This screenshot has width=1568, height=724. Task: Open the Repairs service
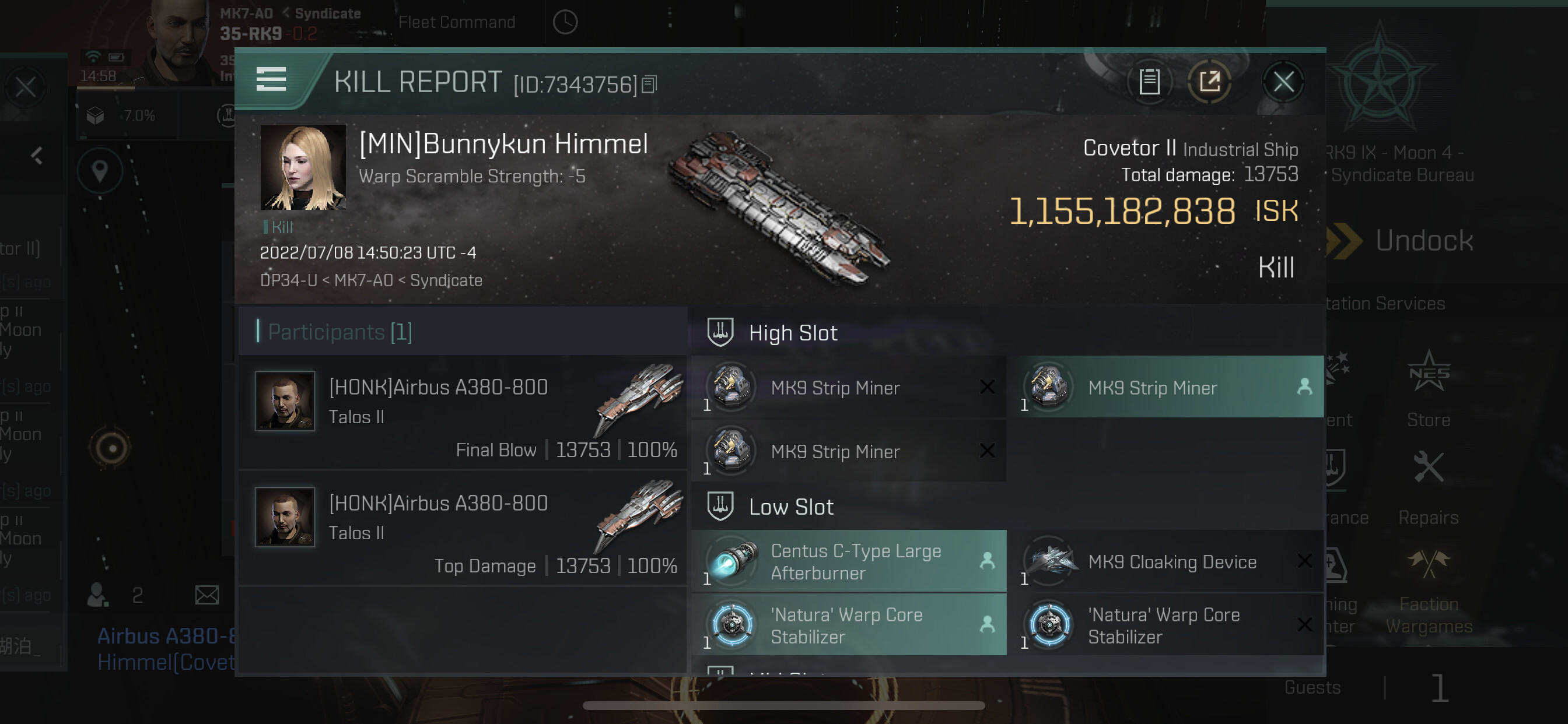(x=1428, y=487)
